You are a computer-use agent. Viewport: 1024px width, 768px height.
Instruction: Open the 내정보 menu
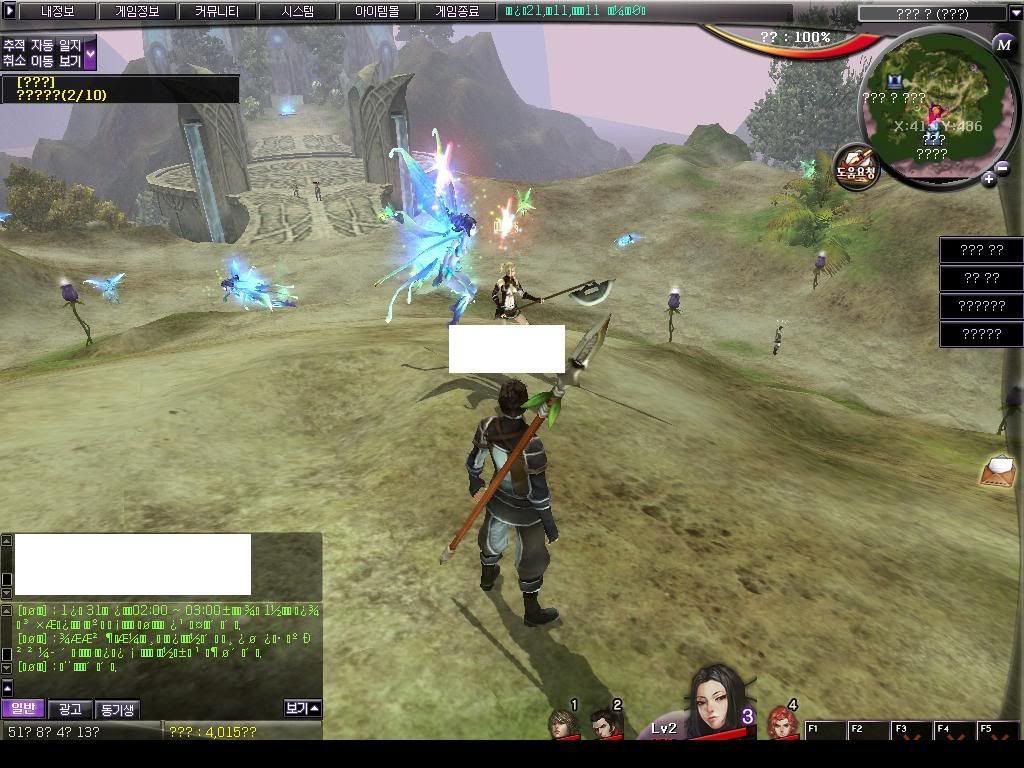click(x=58, y=12)
